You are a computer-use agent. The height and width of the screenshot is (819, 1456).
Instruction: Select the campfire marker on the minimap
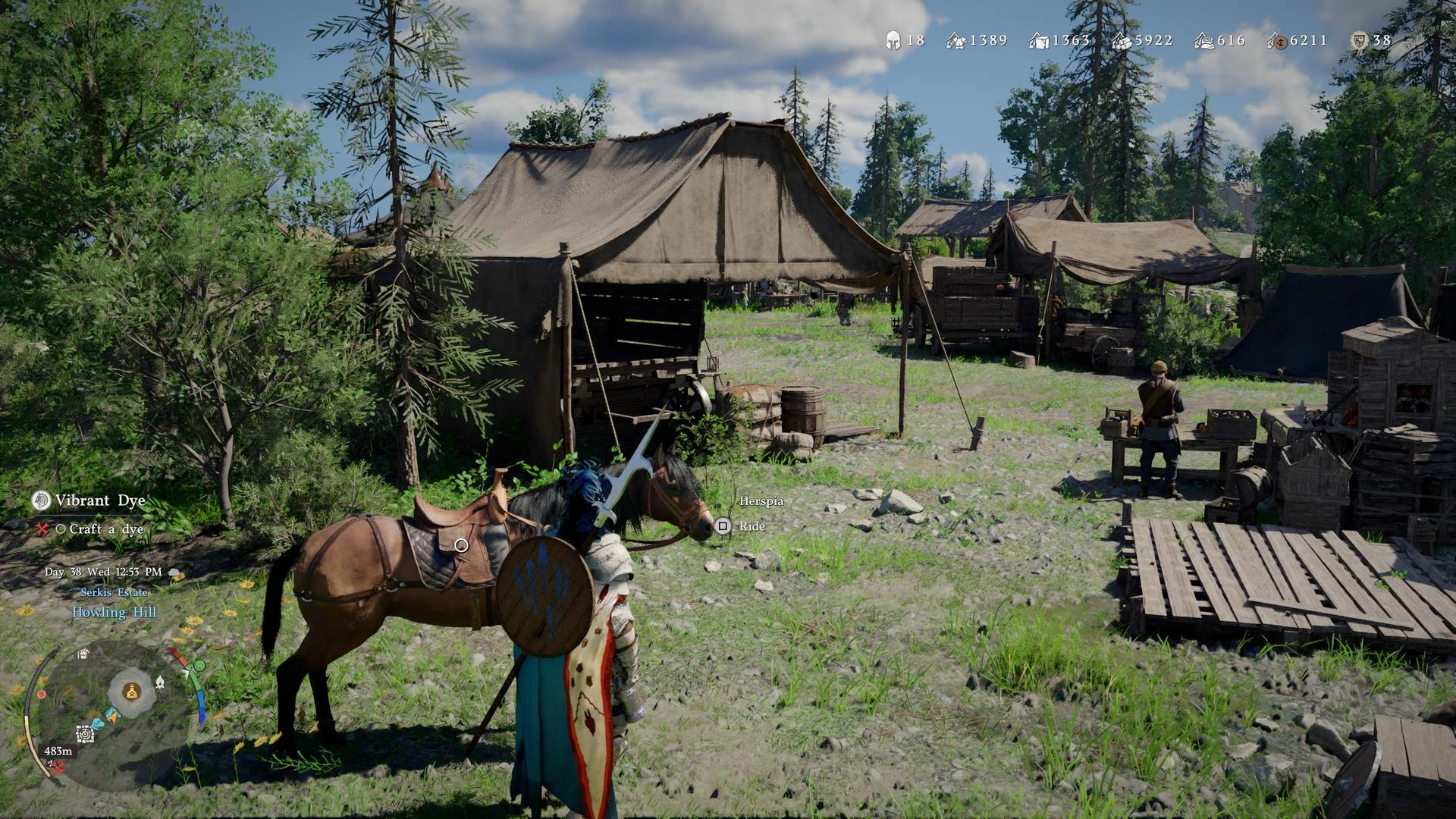[160, 682]
